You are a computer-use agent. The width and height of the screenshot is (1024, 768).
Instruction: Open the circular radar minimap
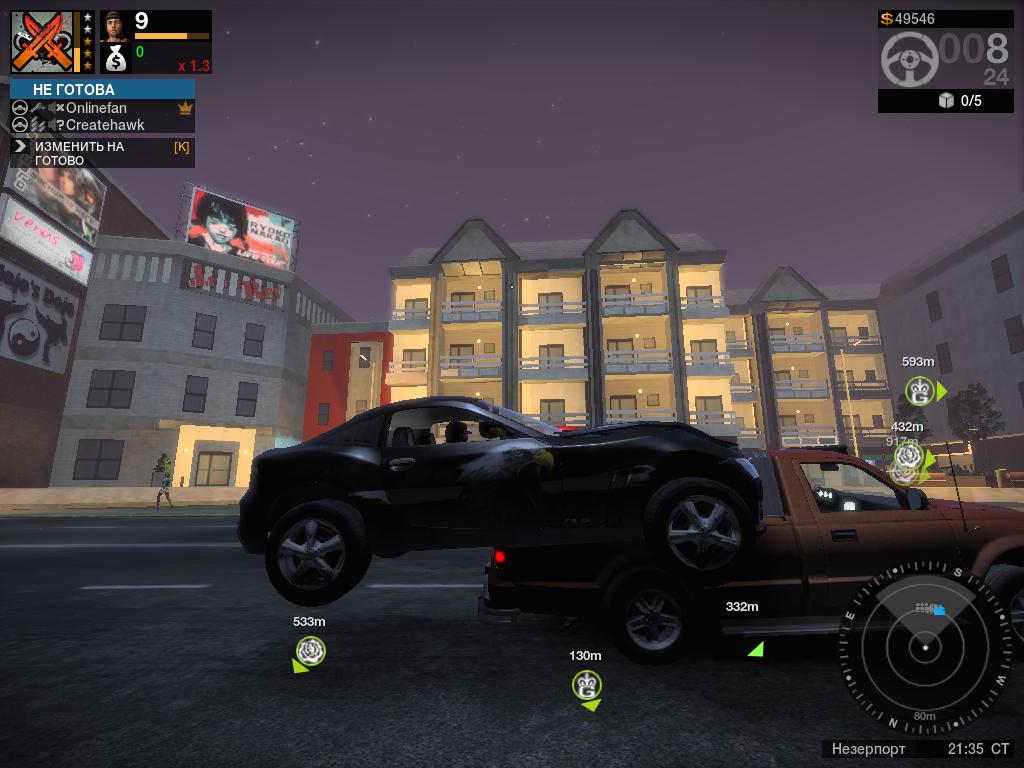tap(926, 648)
